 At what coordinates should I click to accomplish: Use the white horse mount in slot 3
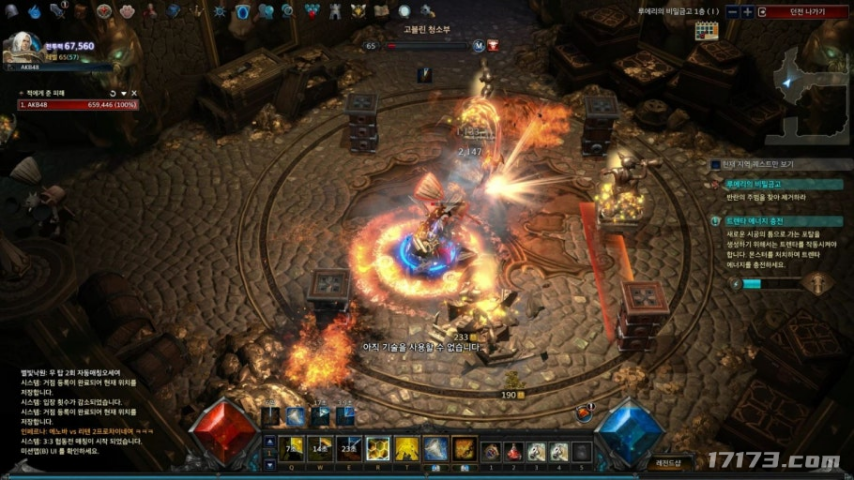point(536,452)
